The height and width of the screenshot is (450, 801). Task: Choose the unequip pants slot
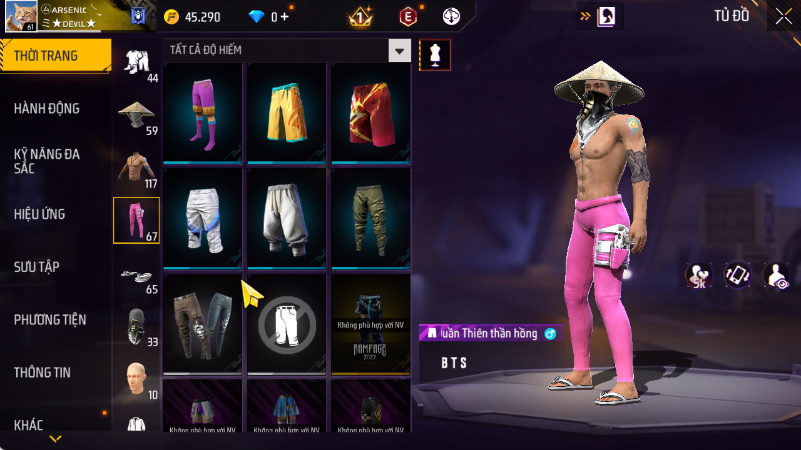pyautogui.click(x=288, y=322)
